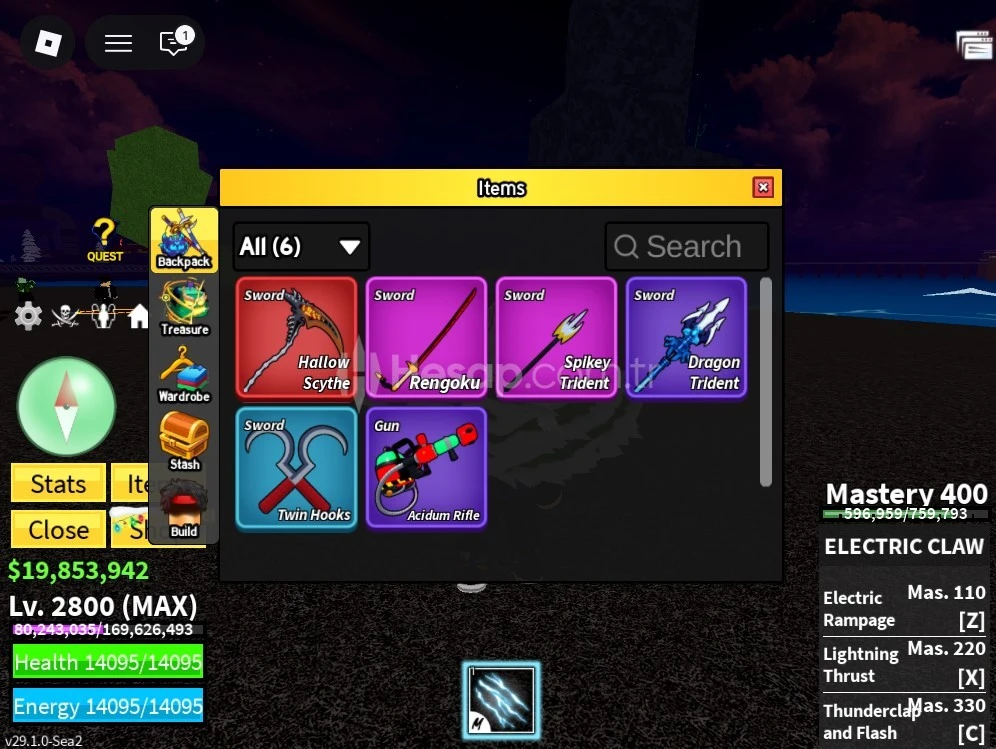Screen dimensions: 996x749
Task: Open the Roblox chat notifications
Action: (174, 43)
